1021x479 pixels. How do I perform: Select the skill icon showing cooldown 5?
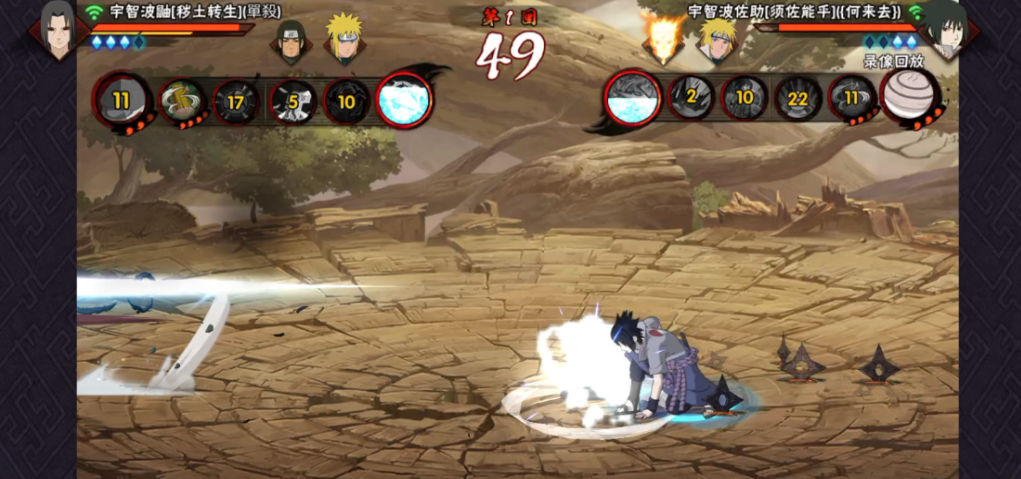(x=292, y=101)
